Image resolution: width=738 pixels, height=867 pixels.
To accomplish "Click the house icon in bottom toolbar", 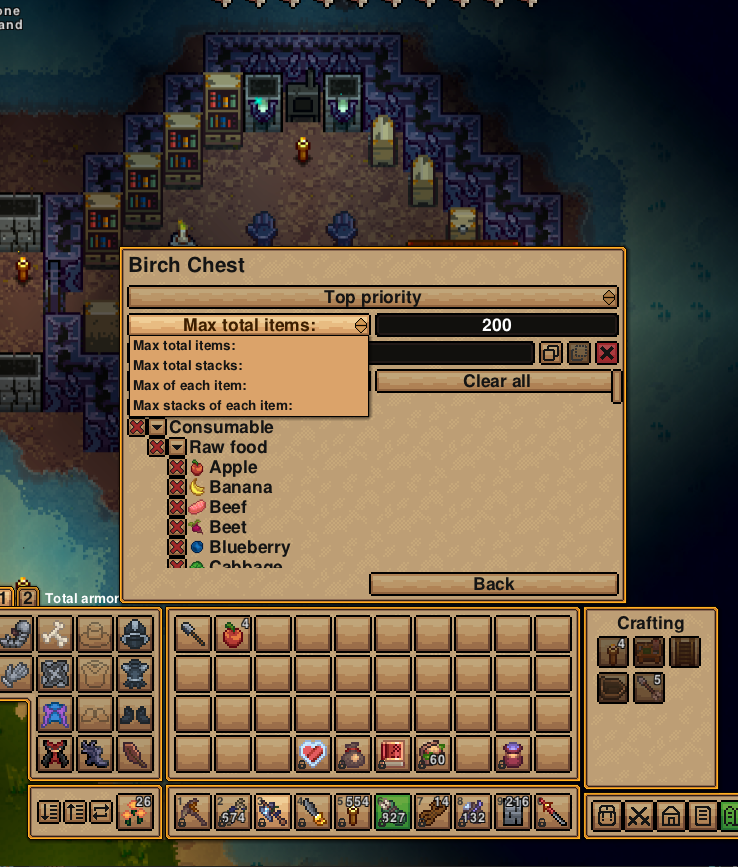I will click(x=670, y=815).
